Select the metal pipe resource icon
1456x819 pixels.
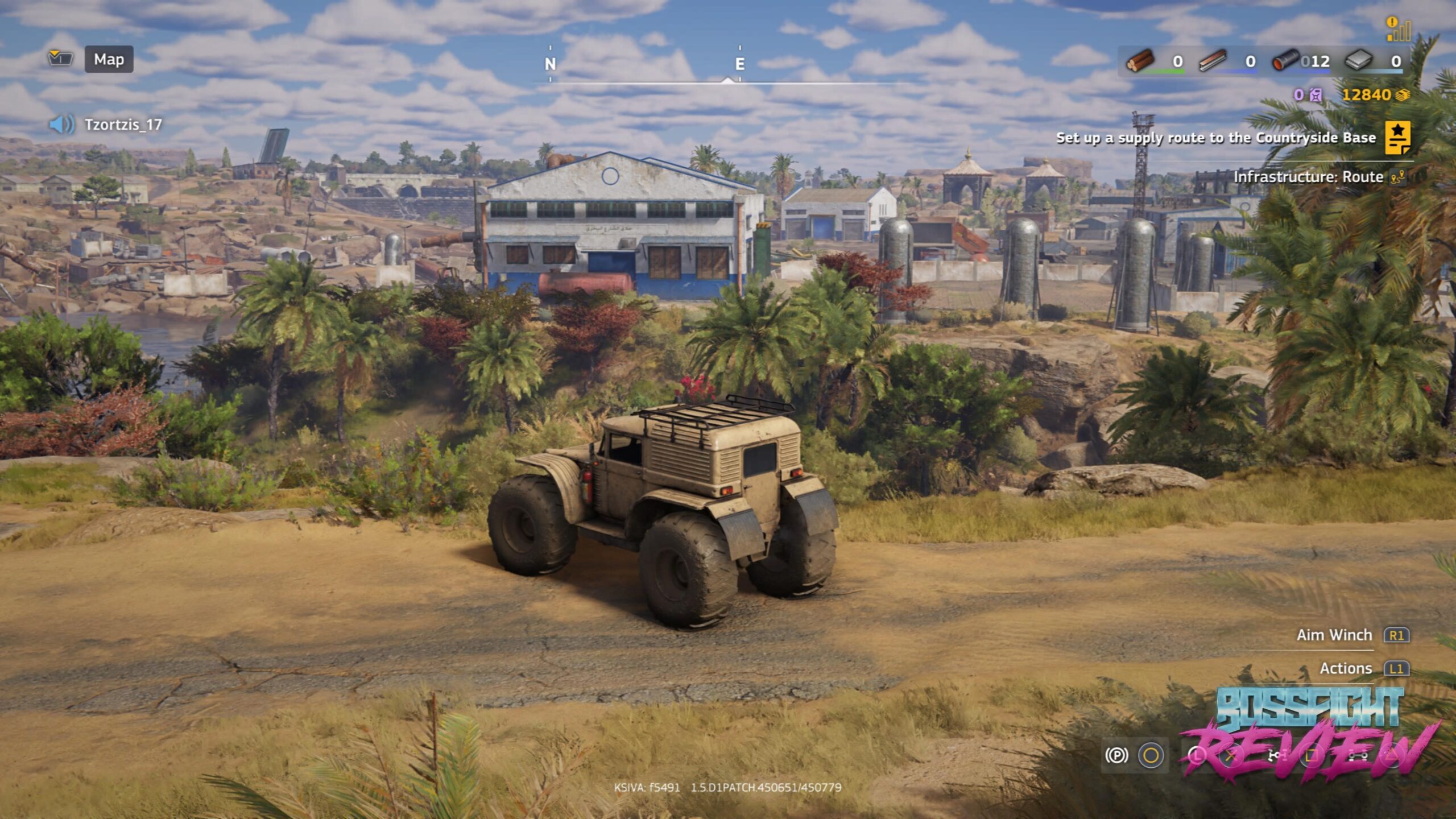(1285, 61)
